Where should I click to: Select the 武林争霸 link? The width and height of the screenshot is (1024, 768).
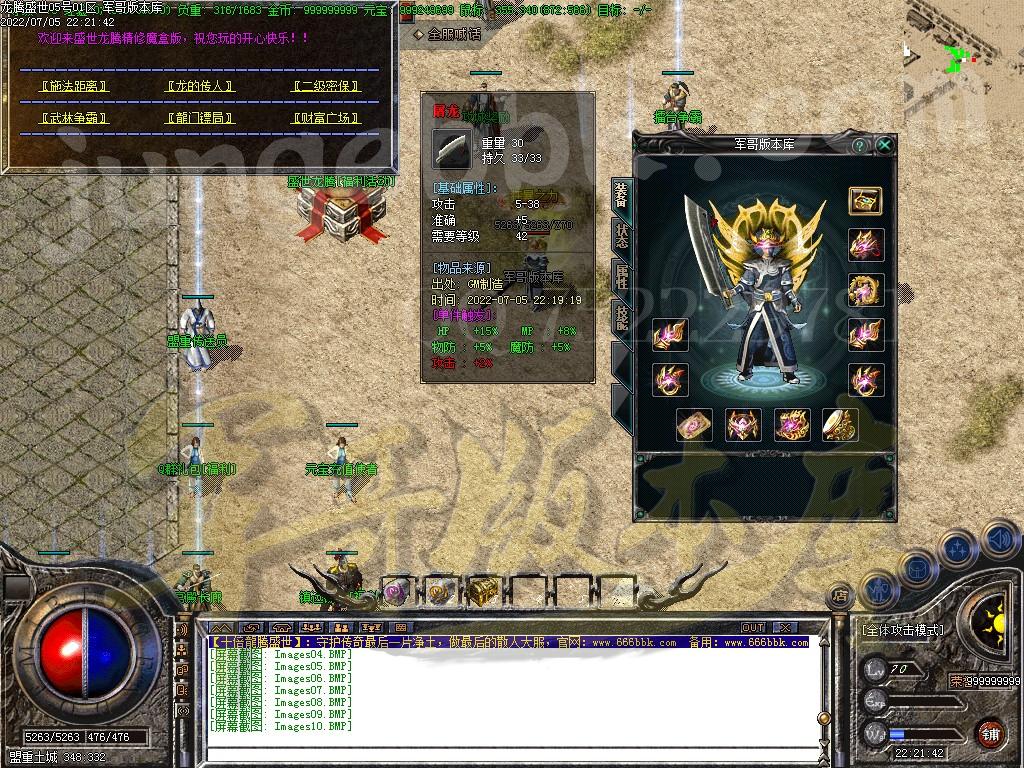[x=74, y=118]
